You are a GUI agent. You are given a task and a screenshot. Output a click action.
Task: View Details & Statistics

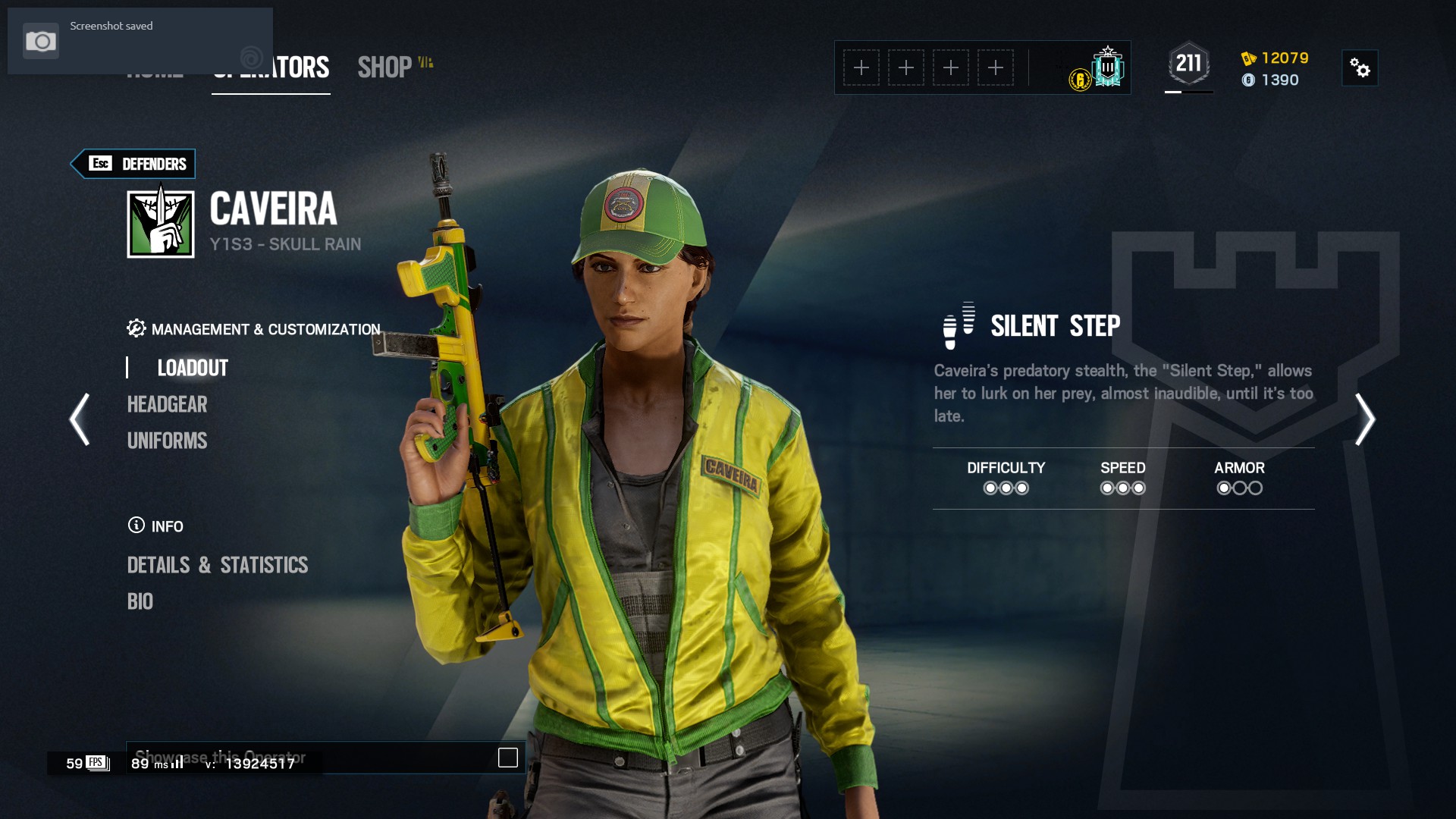[x=218, y=565]
